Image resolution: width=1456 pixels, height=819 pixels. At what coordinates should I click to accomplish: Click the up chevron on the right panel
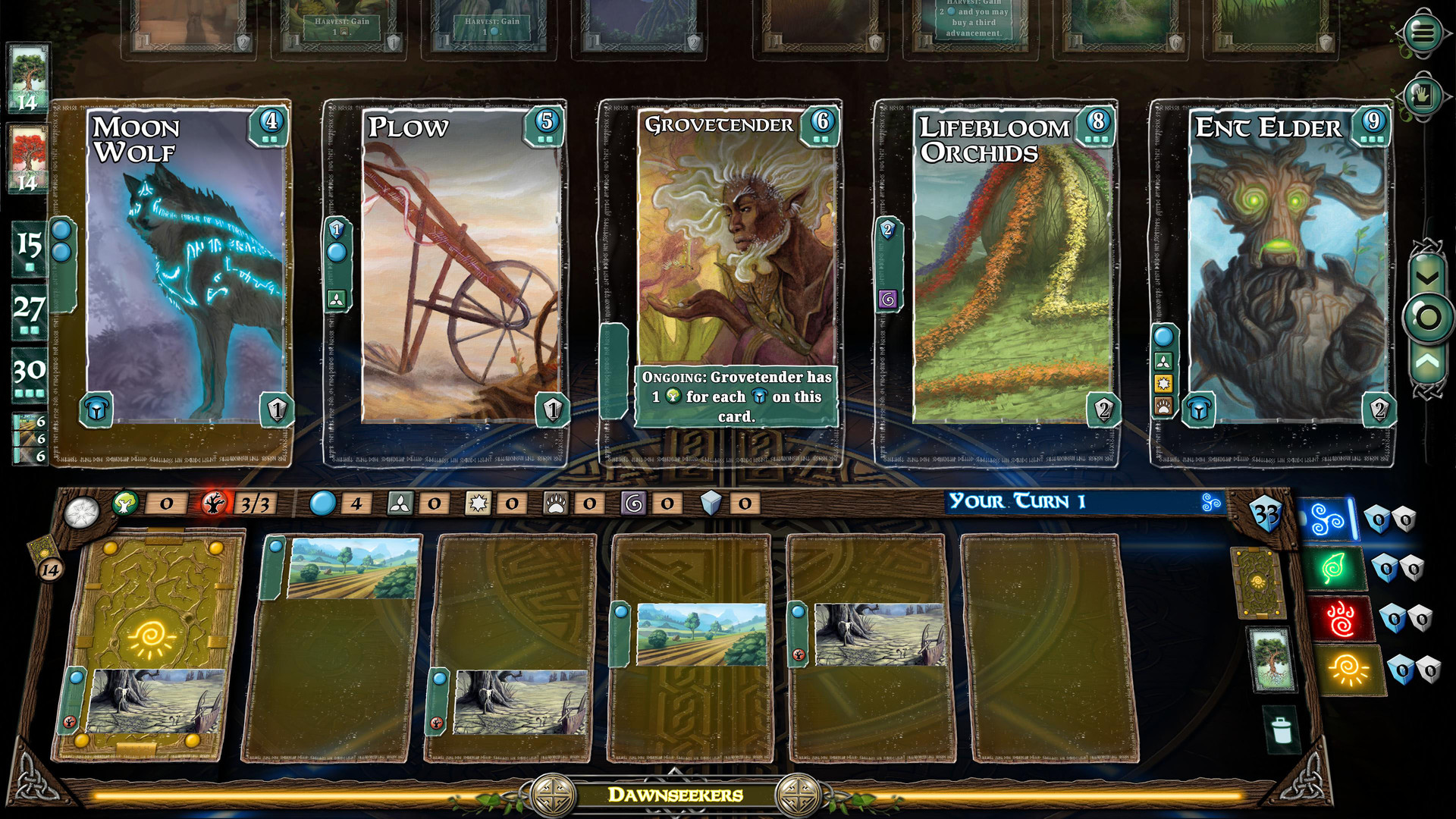click(1427, 362)
